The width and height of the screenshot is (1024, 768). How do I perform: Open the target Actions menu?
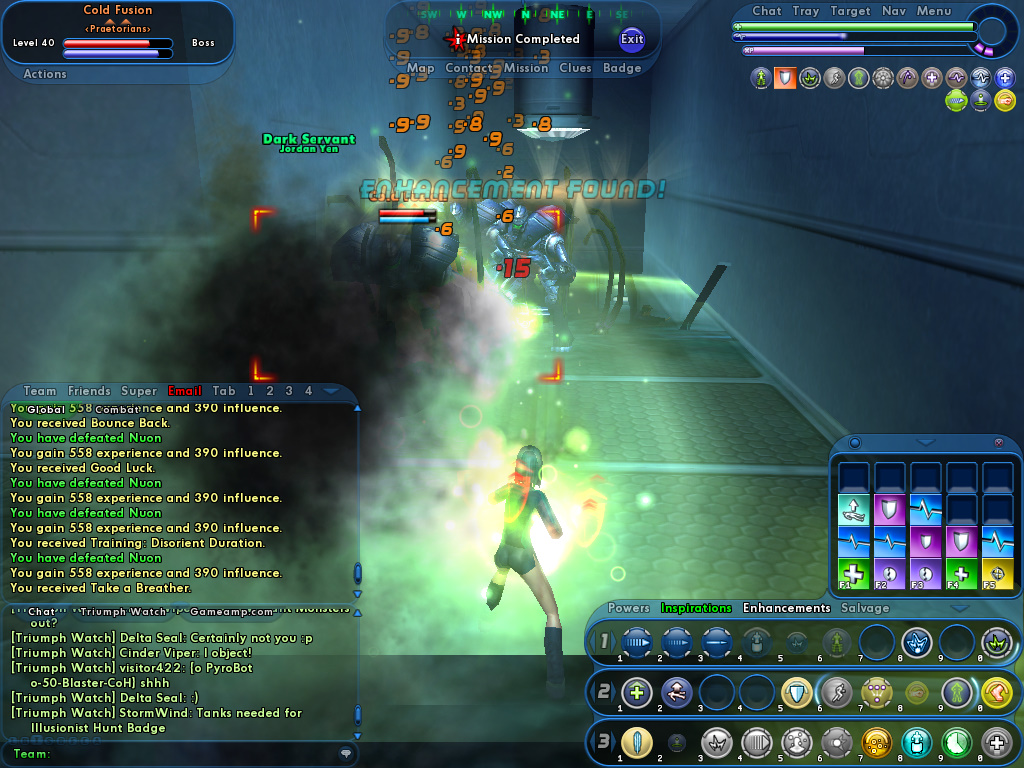[45, 74]
